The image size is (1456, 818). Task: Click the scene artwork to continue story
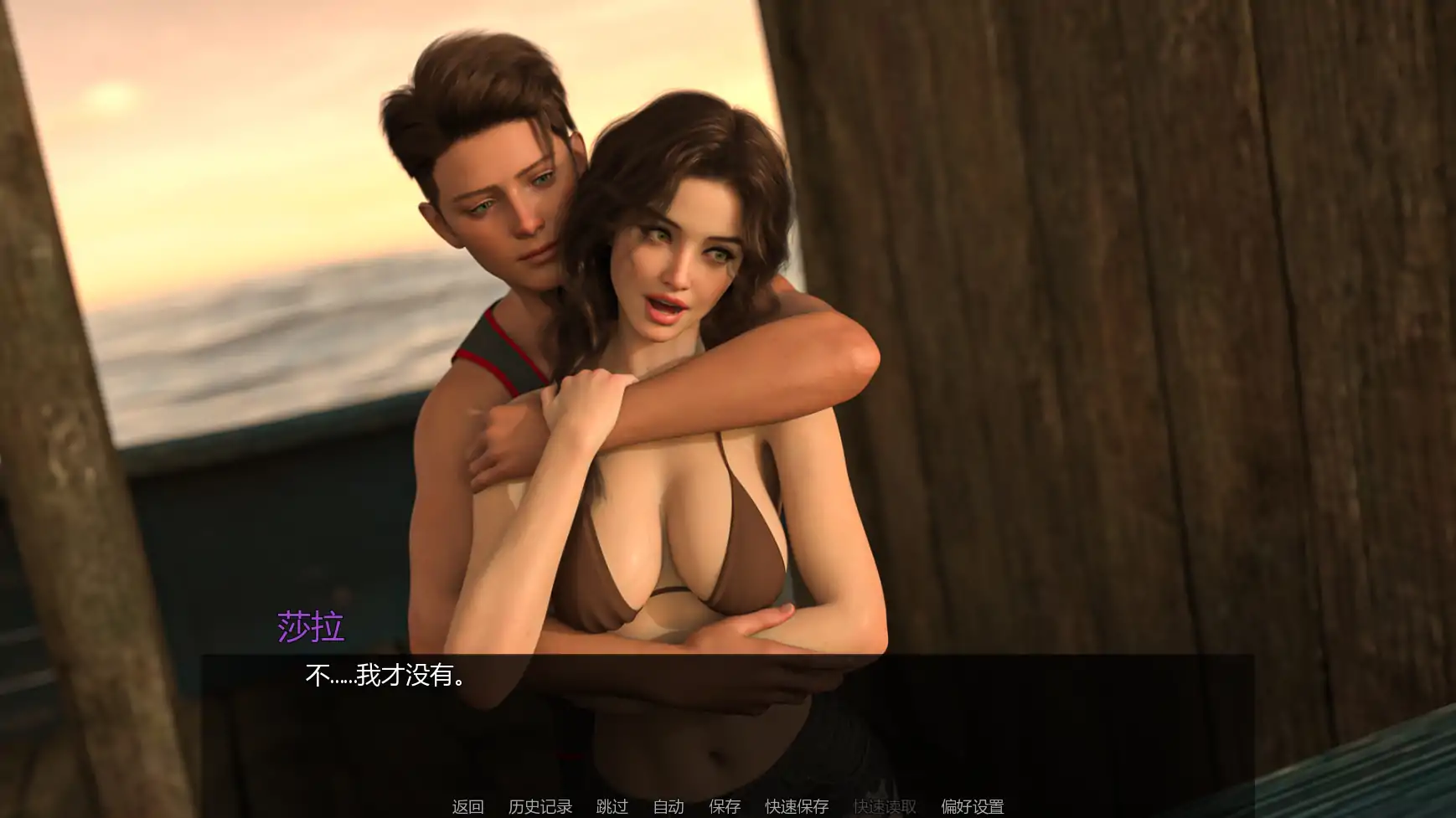point(728,335)
